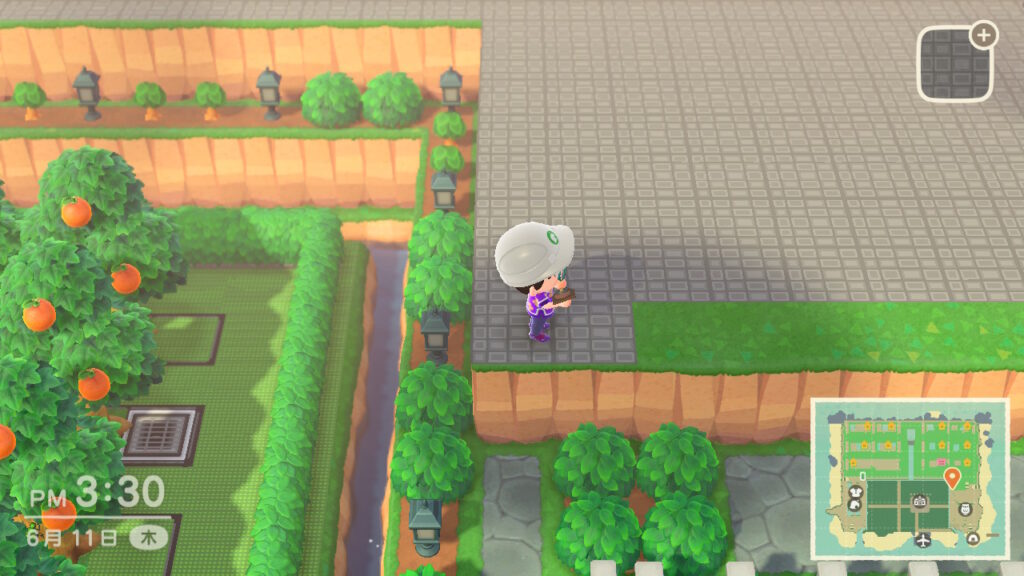Click the airport plane marker on the minimap
1024x576 pixels.
click(x=923, y=539)
